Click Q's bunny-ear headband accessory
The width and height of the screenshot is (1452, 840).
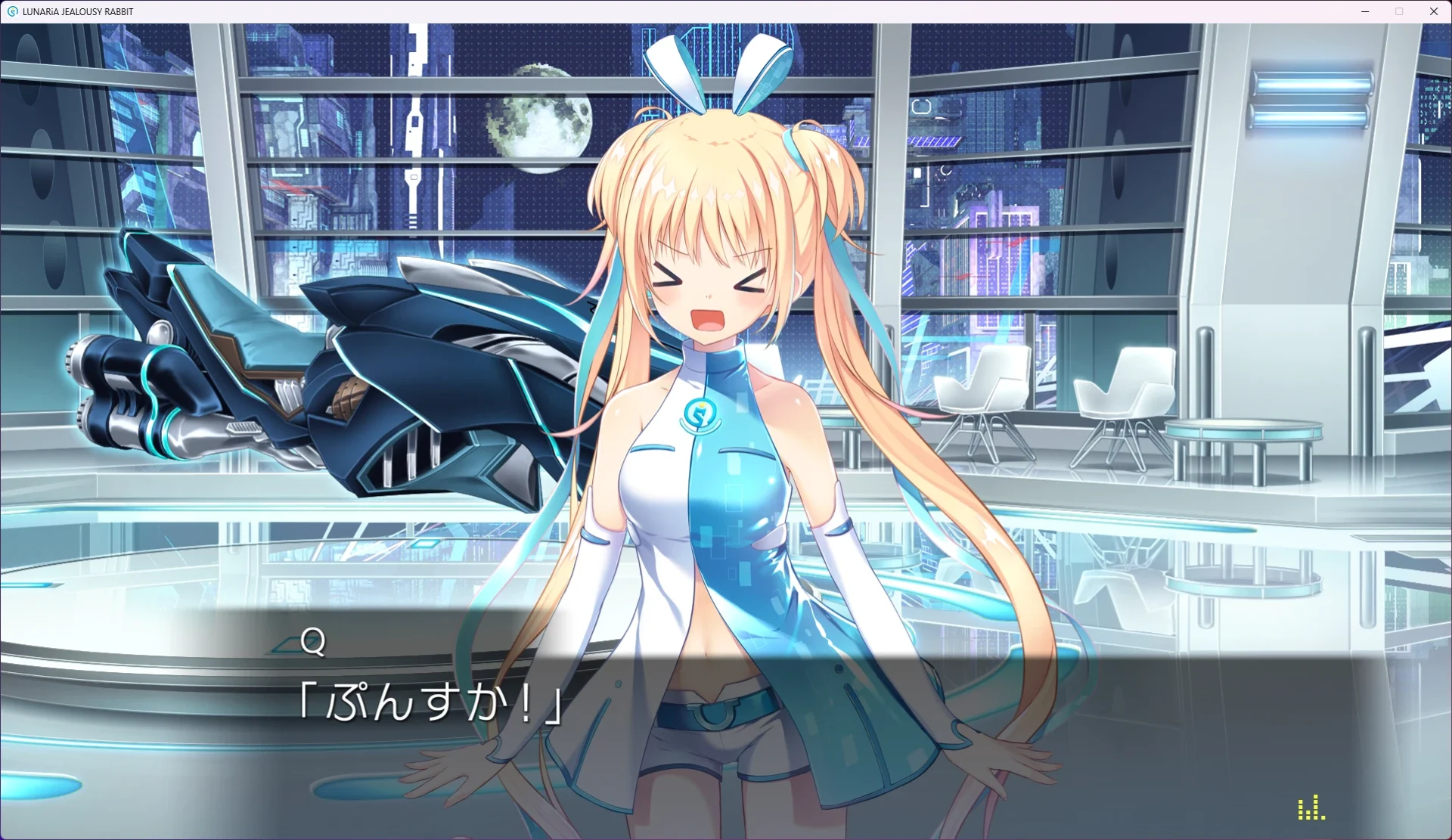tap(715, 68)
